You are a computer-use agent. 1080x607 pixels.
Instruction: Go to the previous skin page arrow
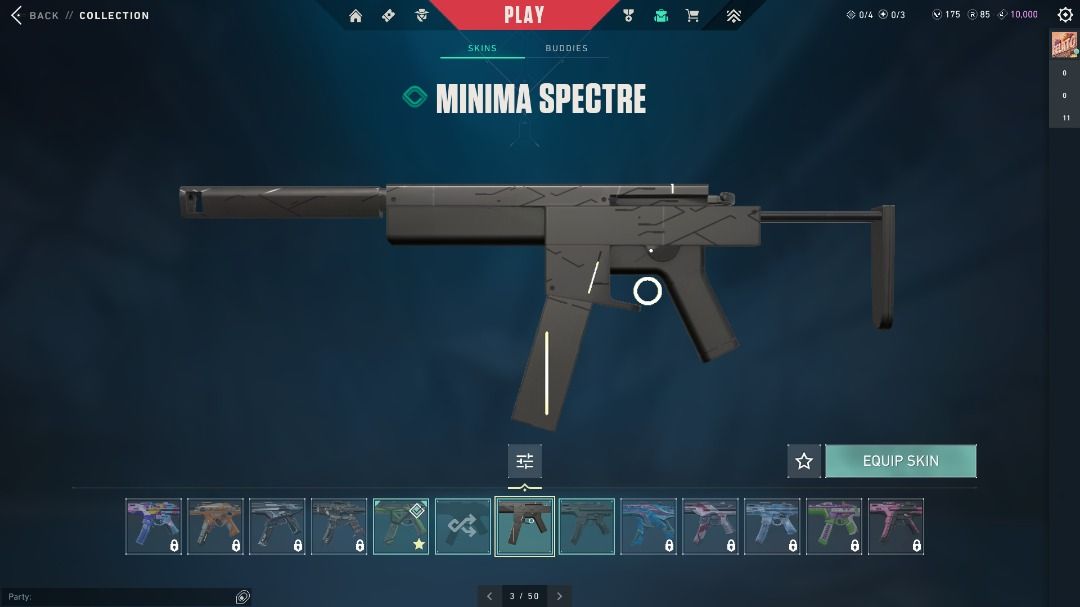point(489,596)
